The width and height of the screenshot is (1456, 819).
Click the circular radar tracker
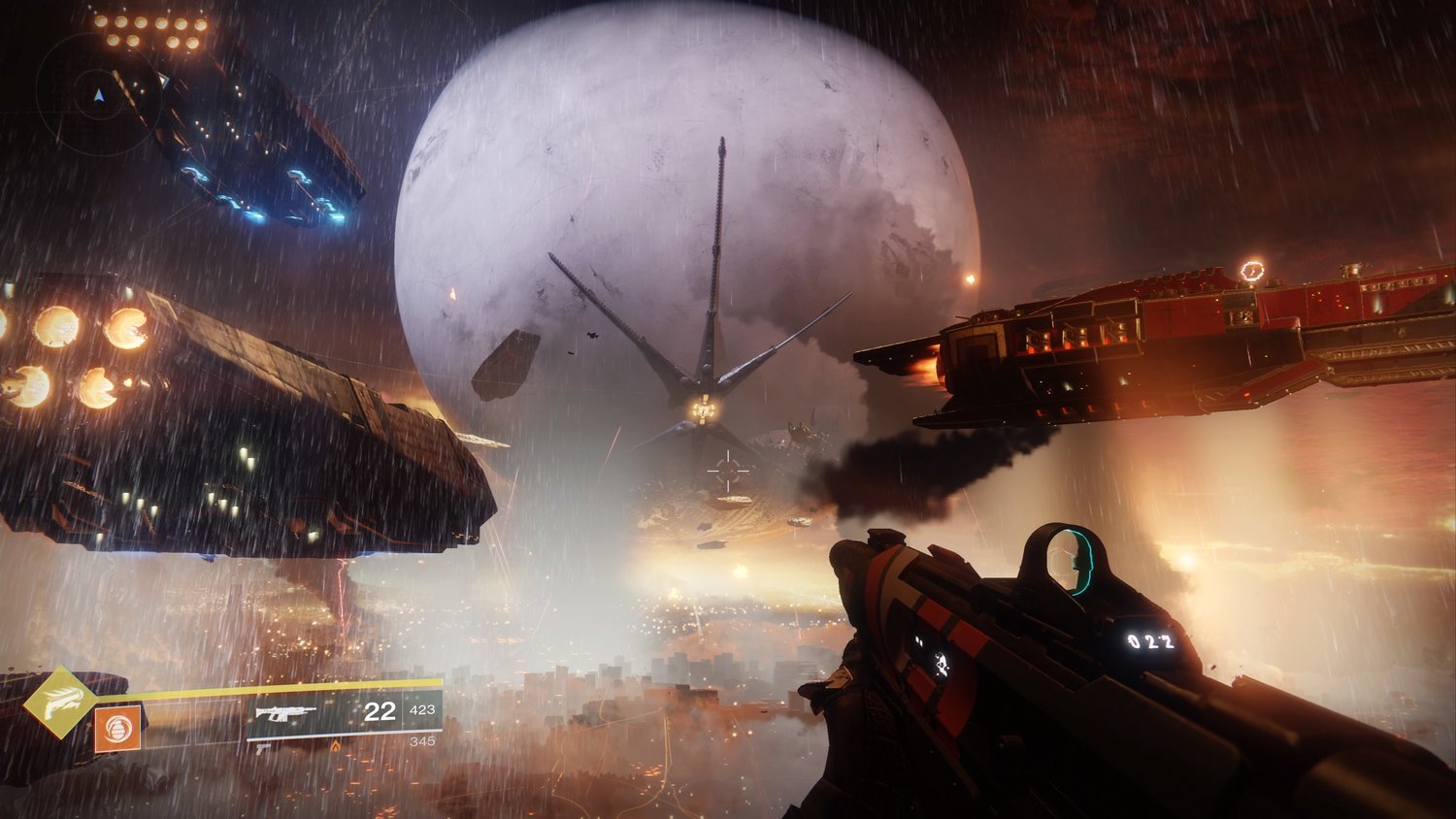(97, 94)
